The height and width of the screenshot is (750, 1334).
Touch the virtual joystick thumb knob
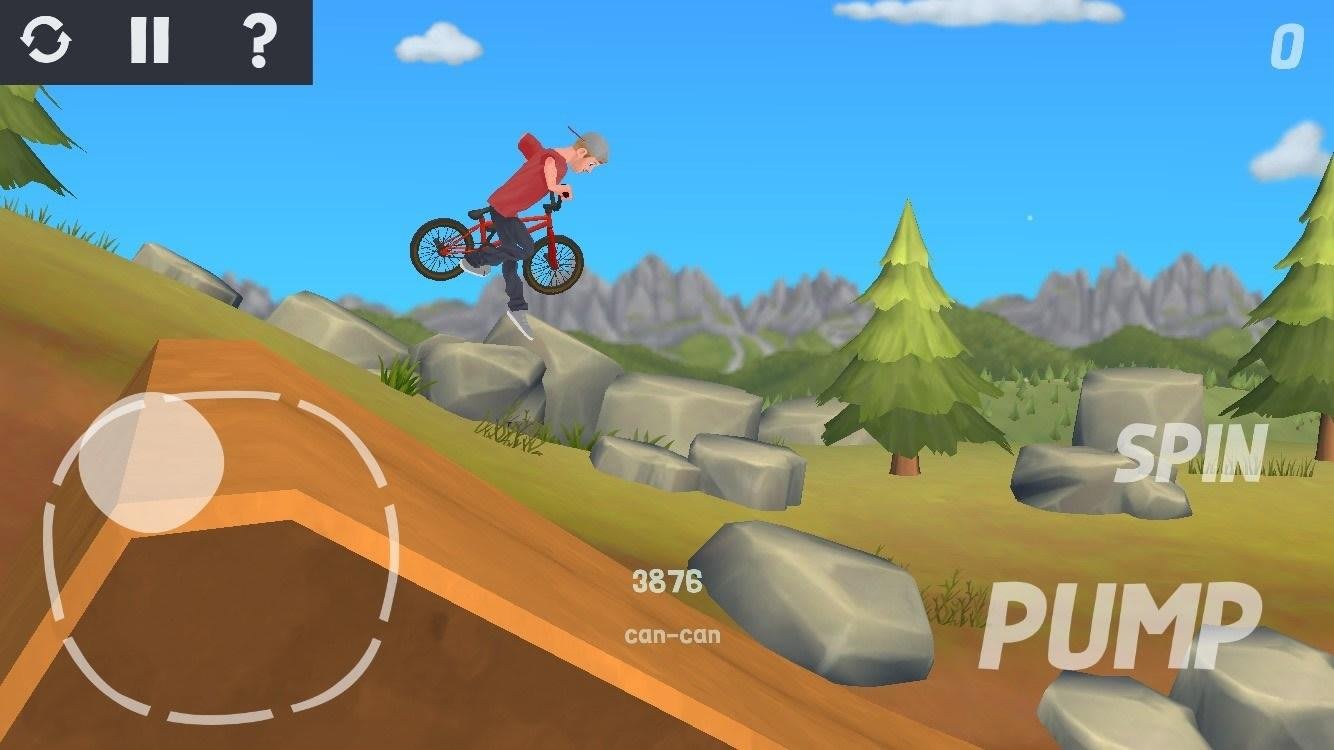pyautogui.click(x=150, y=461)
